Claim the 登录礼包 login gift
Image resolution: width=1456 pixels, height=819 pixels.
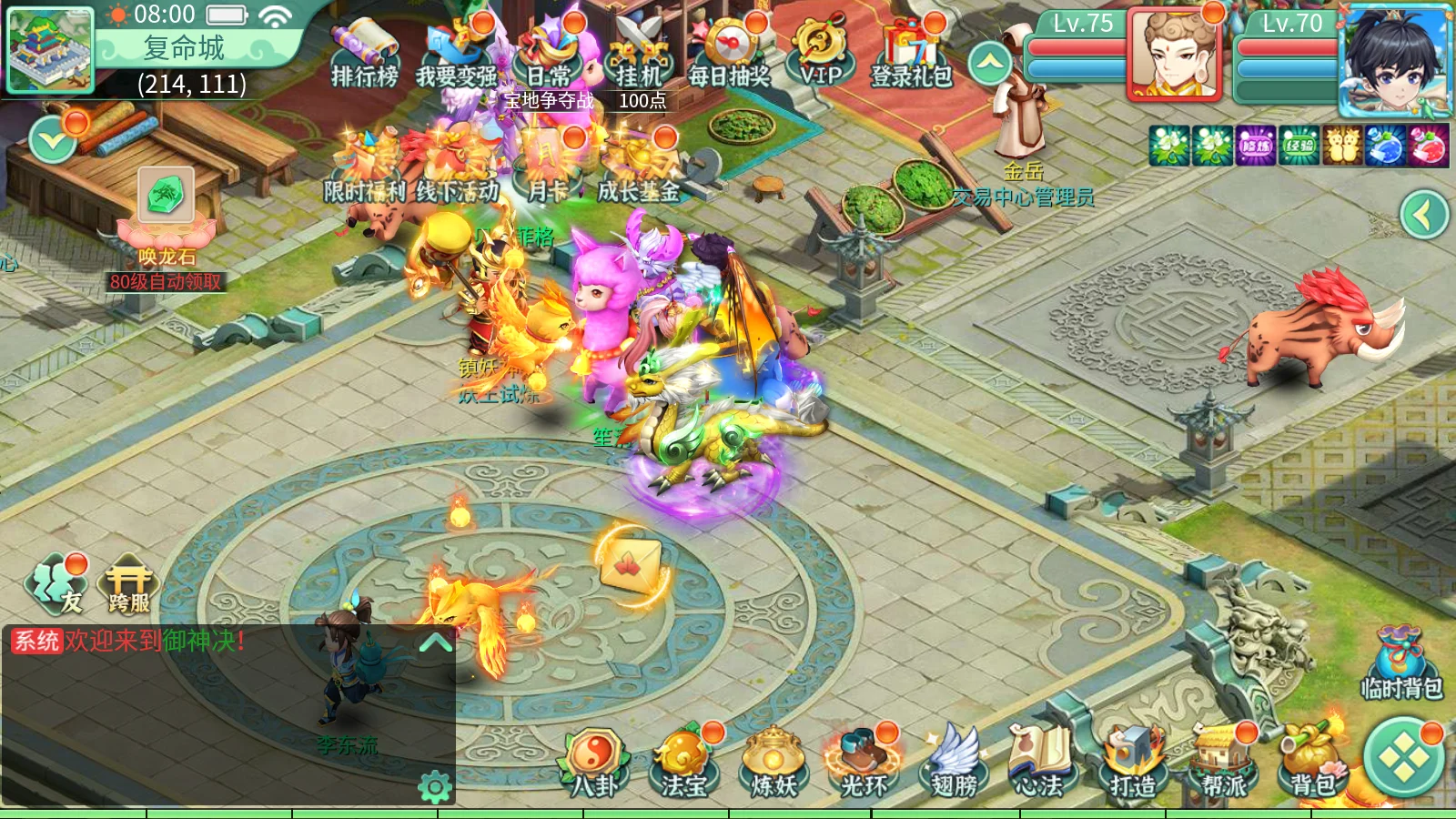coord(911,53)
